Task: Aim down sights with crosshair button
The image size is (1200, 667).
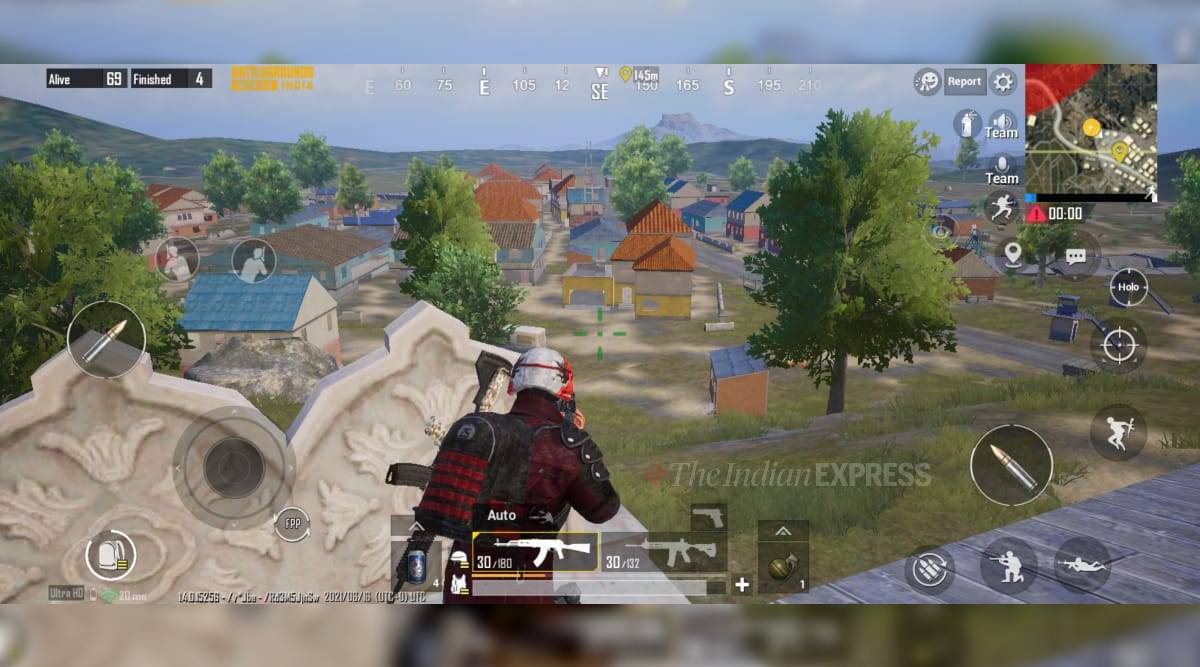Action: click(1118, 346)
